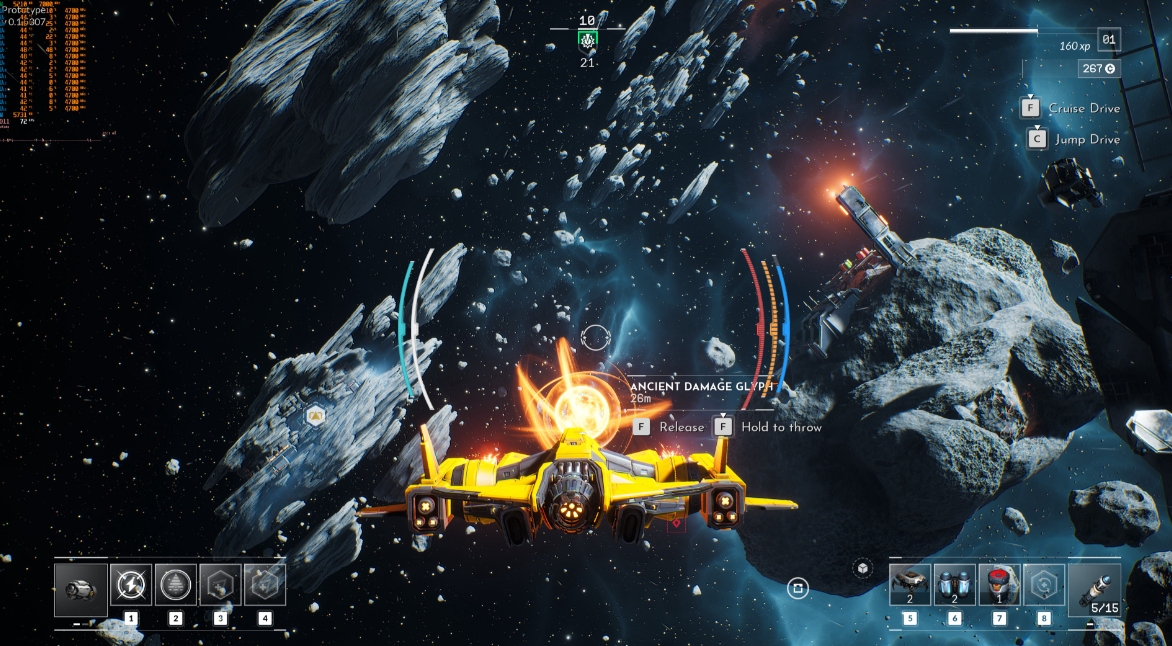Use the spider drone consumable
This screenshot has width=1172, height=646.
click(x=910, y=585)
